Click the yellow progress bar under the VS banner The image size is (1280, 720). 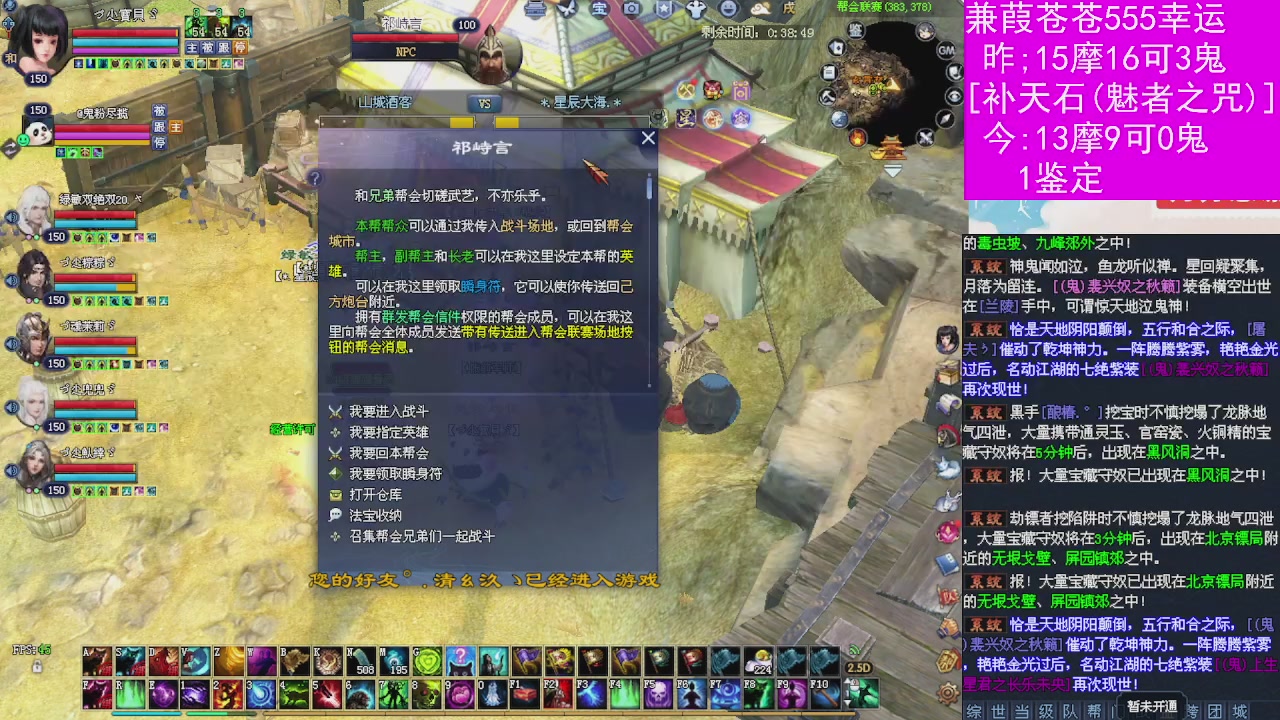click(460, 120)
